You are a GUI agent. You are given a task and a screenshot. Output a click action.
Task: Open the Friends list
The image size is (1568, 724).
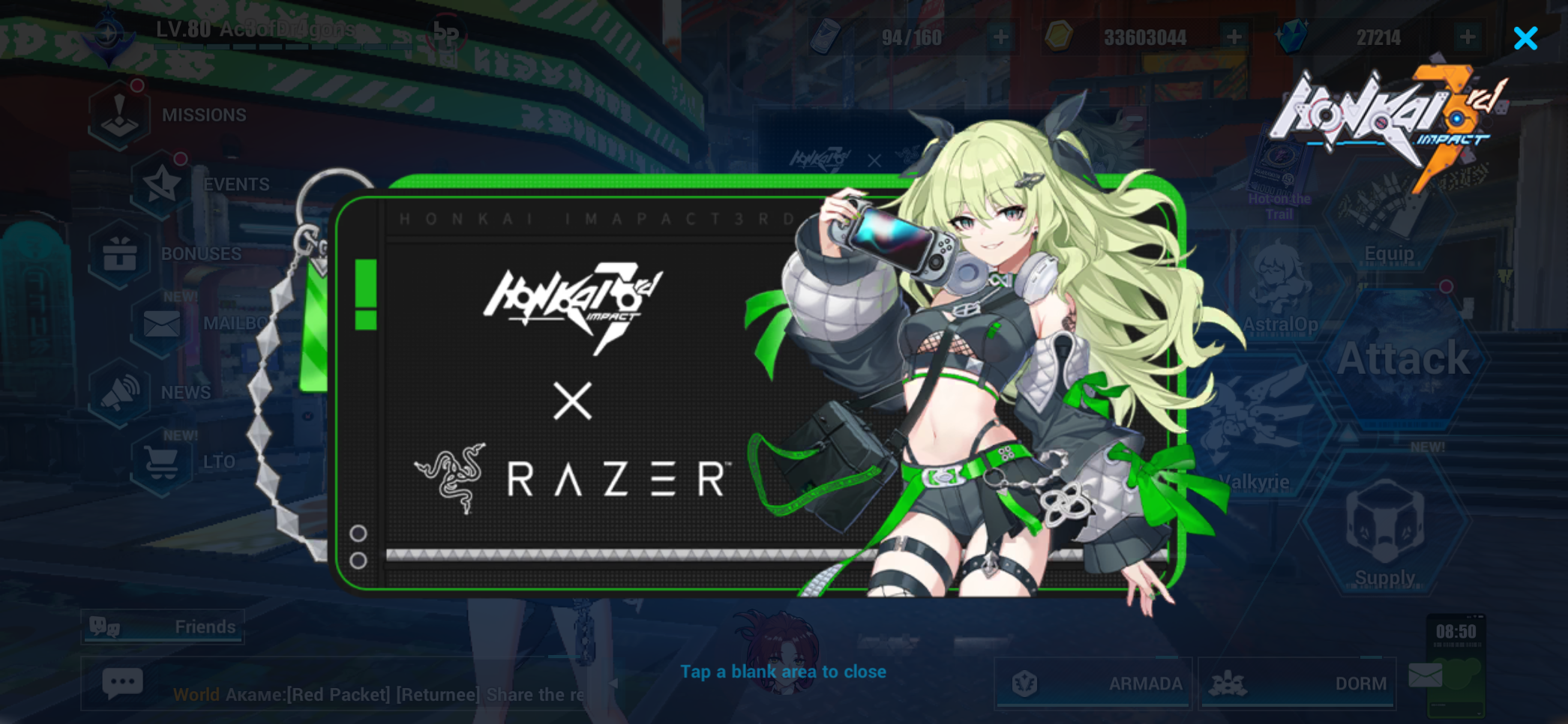click(x=162, y=627)
